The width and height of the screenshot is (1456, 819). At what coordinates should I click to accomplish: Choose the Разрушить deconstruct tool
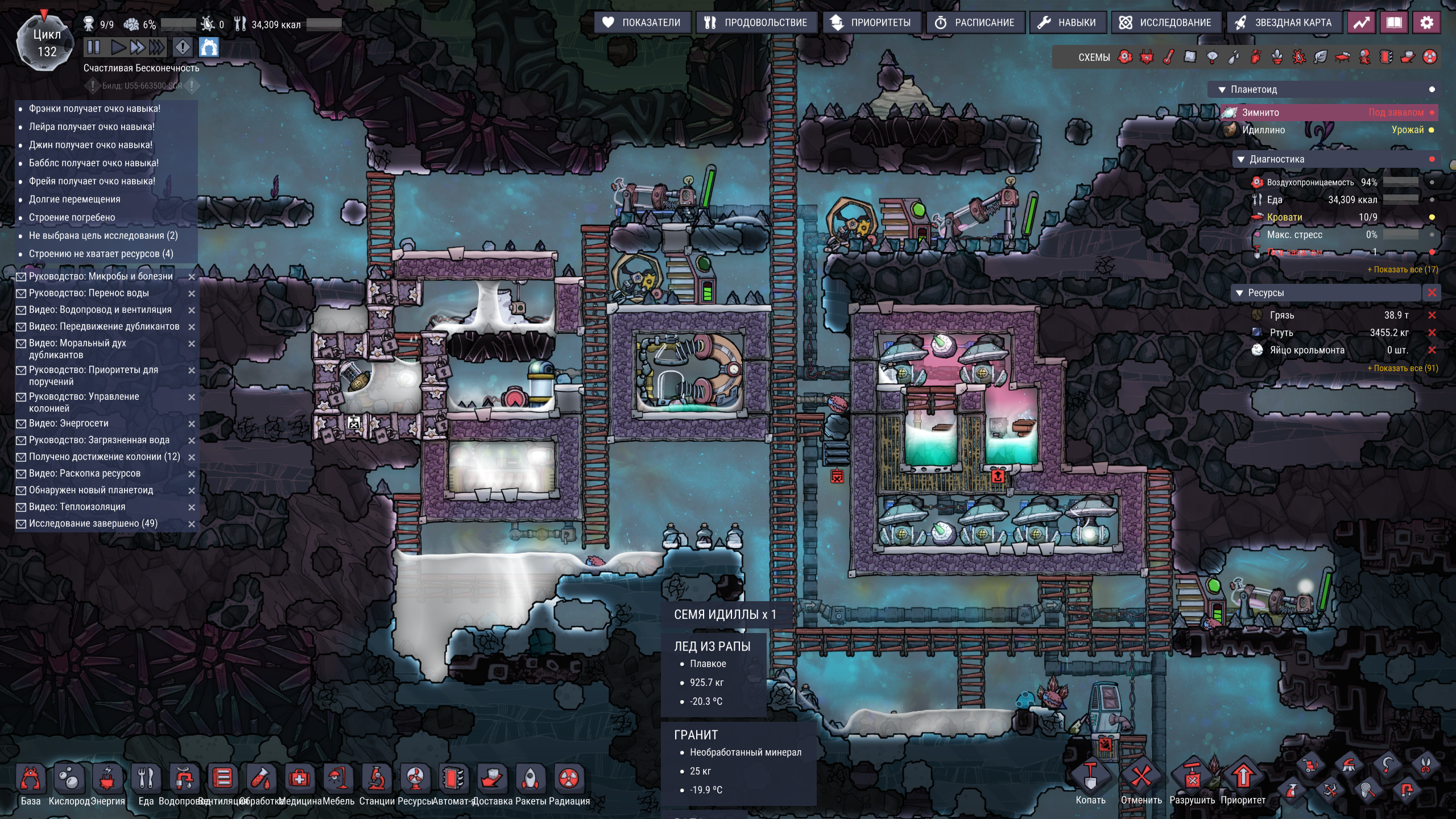(1192, 778)
